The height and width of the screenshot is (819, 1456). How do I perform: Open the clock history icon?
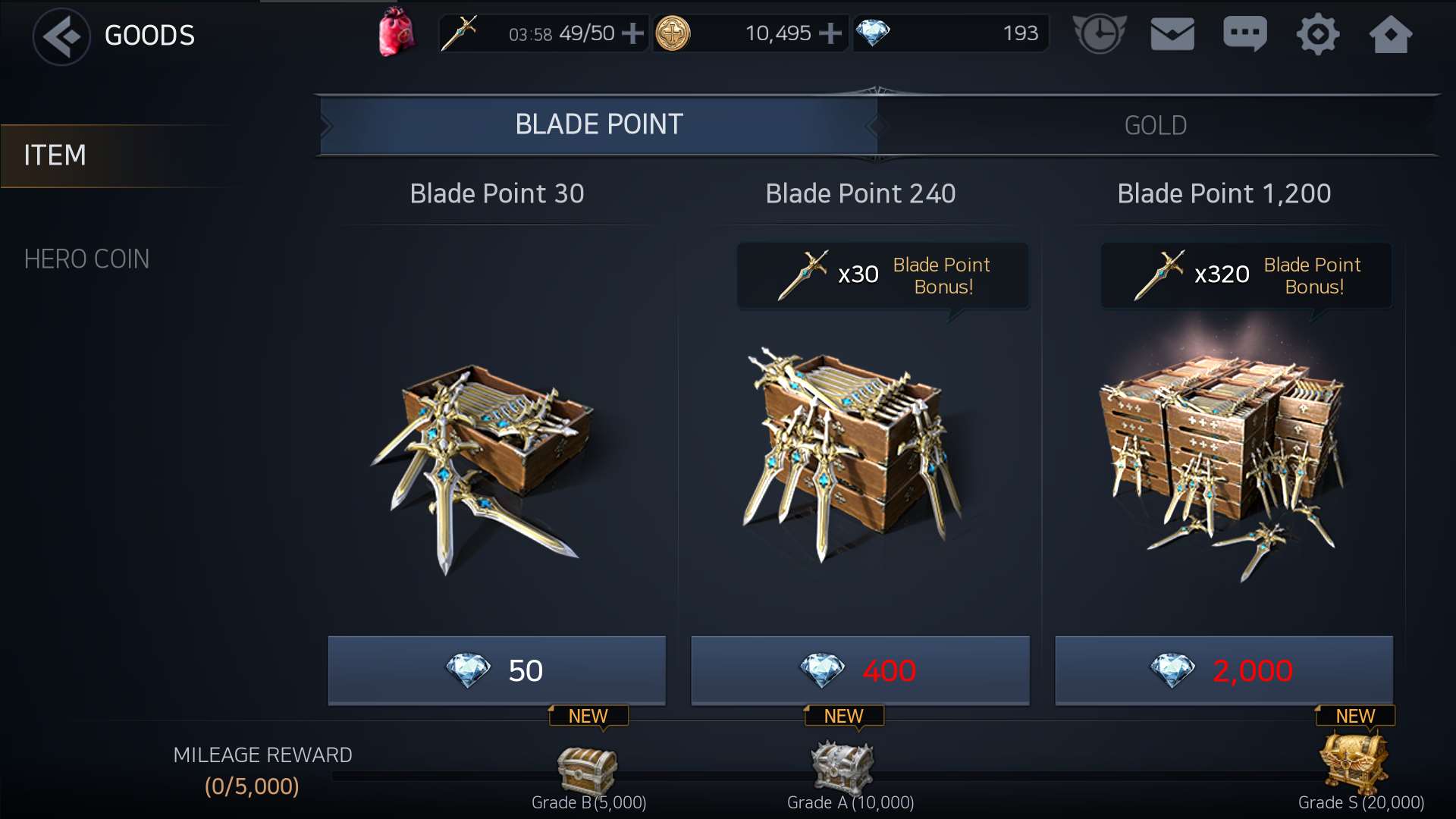(x=1099, y=34)
